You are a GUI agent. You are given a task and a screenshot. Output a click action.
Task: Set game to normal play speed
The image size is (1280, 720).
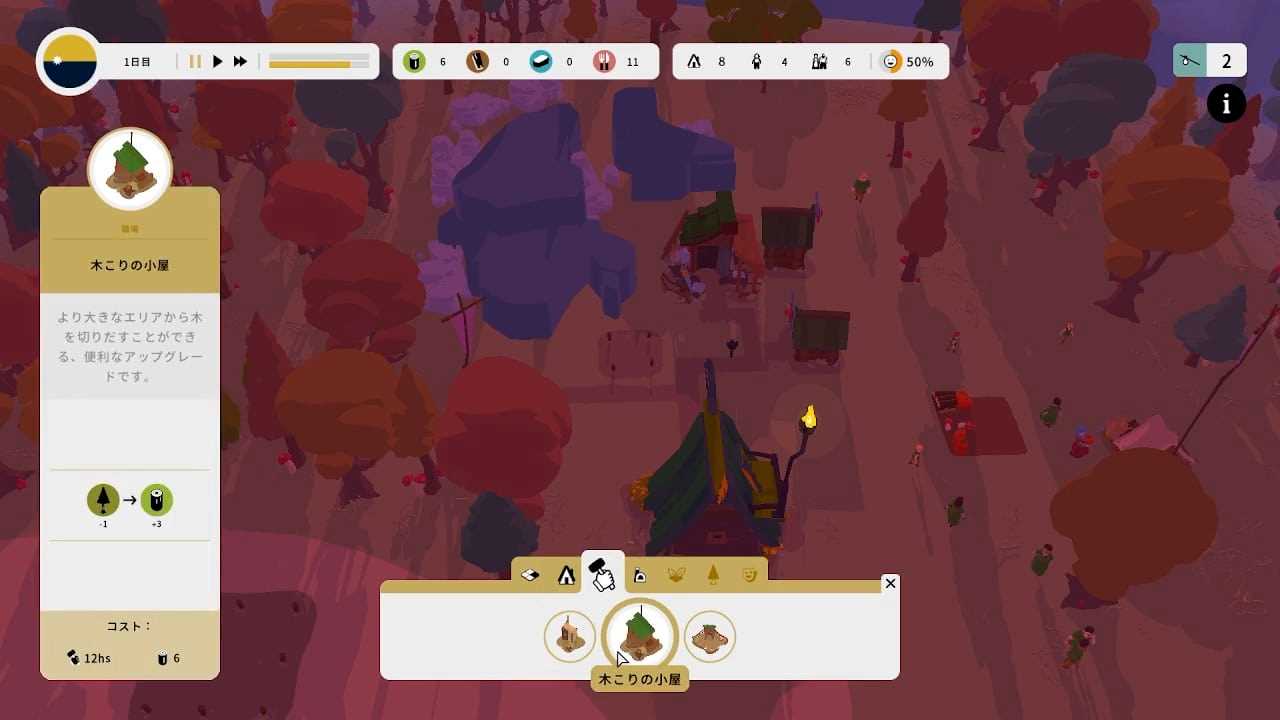(218, 62)
